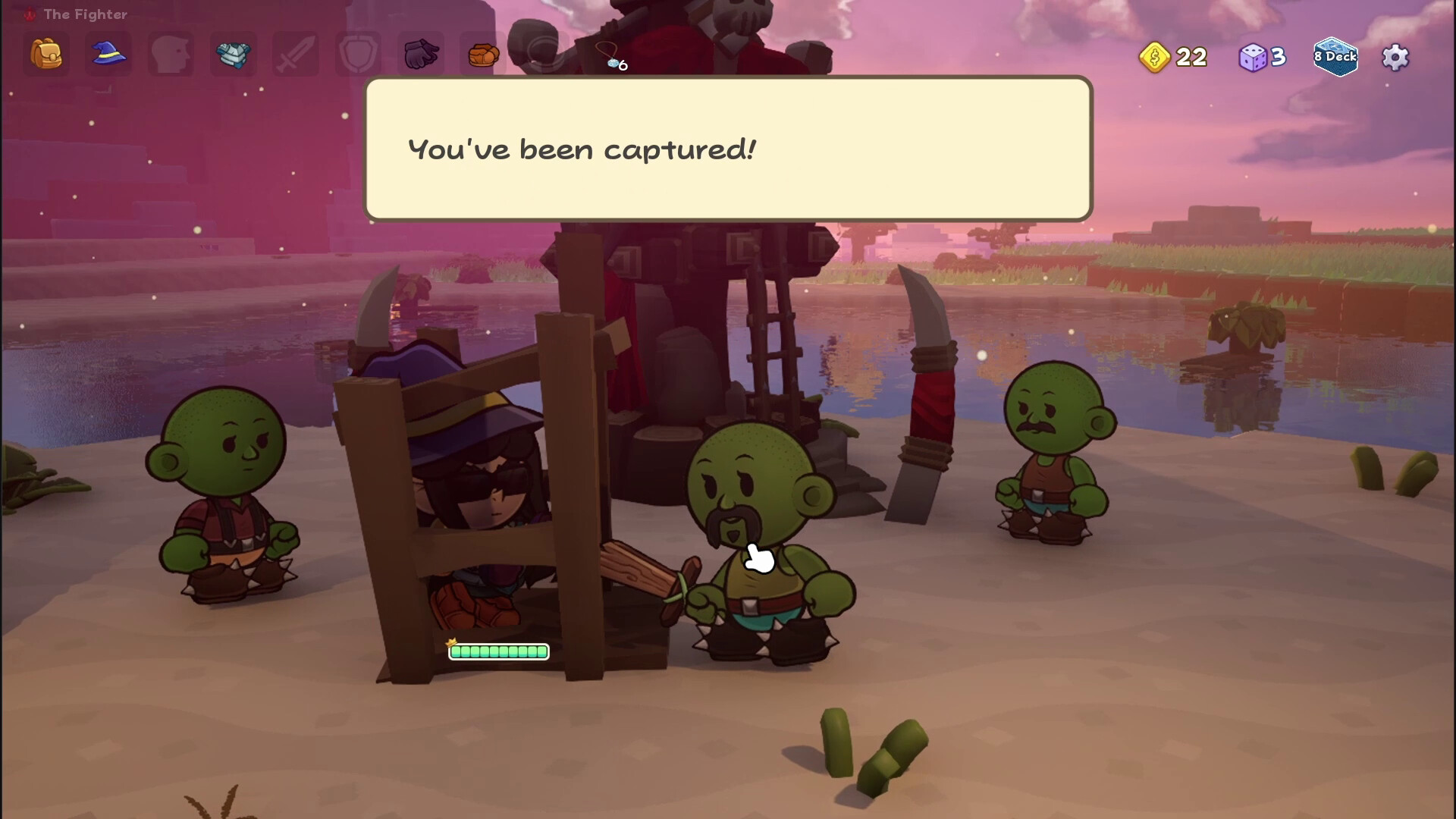Image resolution: width=1456 pixels, height=819 pixels.
Task: Select the empty sword weapon slot
Action: tap(295, 53)
